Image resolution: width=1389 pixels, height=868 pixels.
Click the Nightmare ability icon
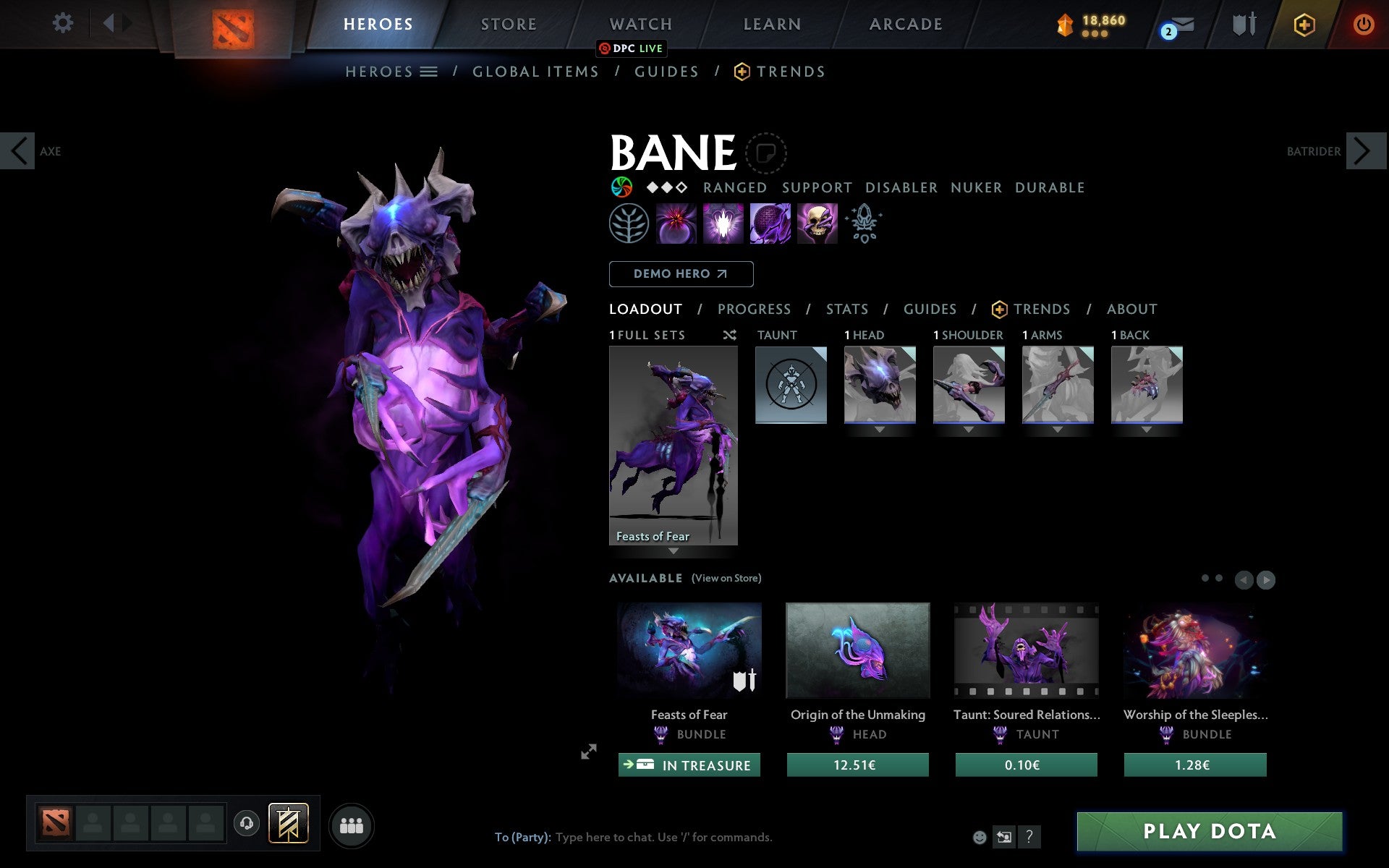click(770, 224)
